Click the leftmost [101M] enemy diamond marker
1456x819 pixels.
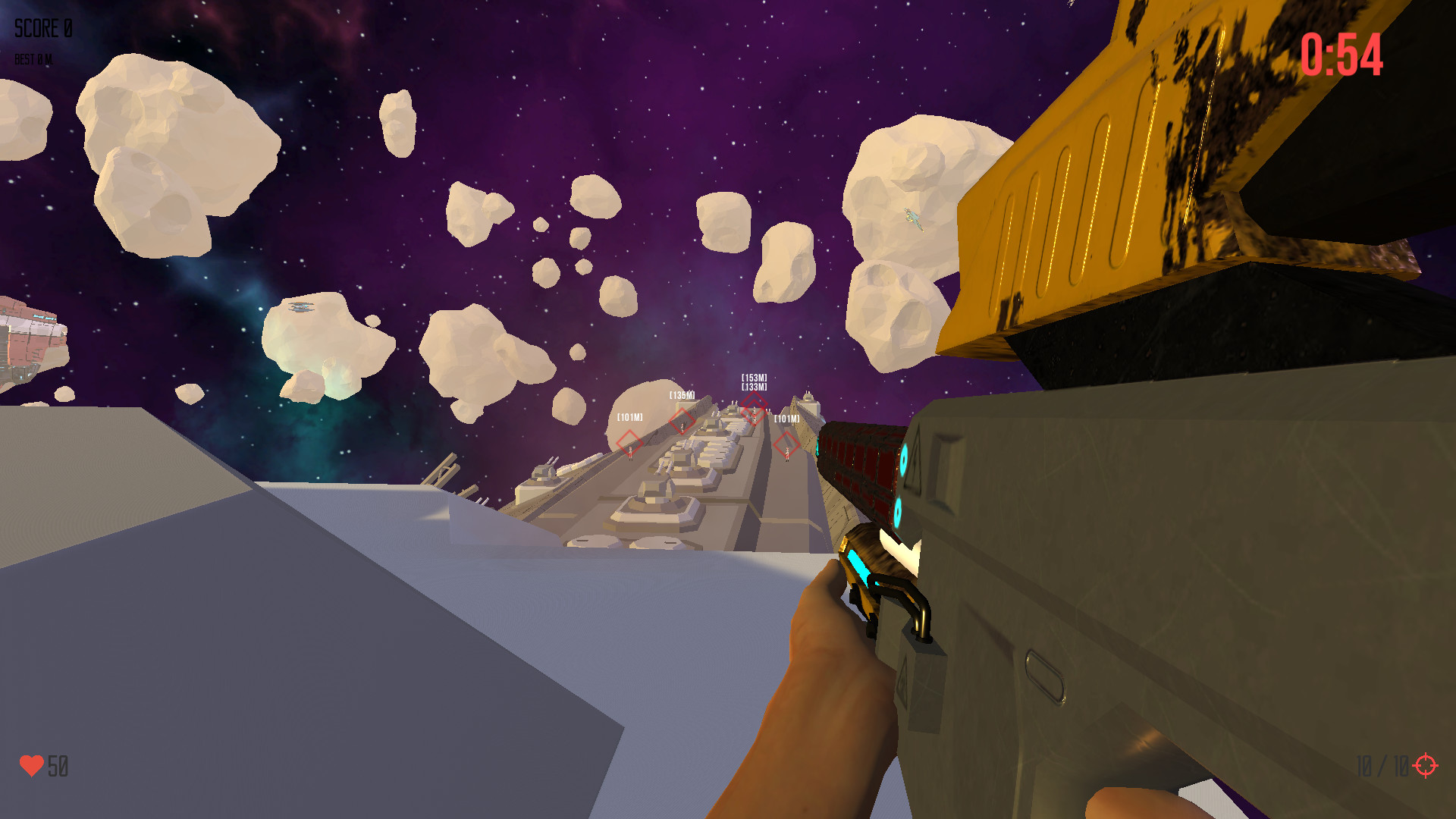pos(629,443)
